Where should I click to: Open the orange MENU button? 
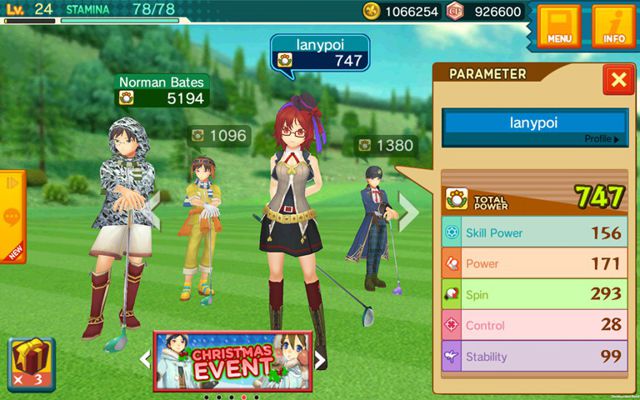click(x=558, y=26)
